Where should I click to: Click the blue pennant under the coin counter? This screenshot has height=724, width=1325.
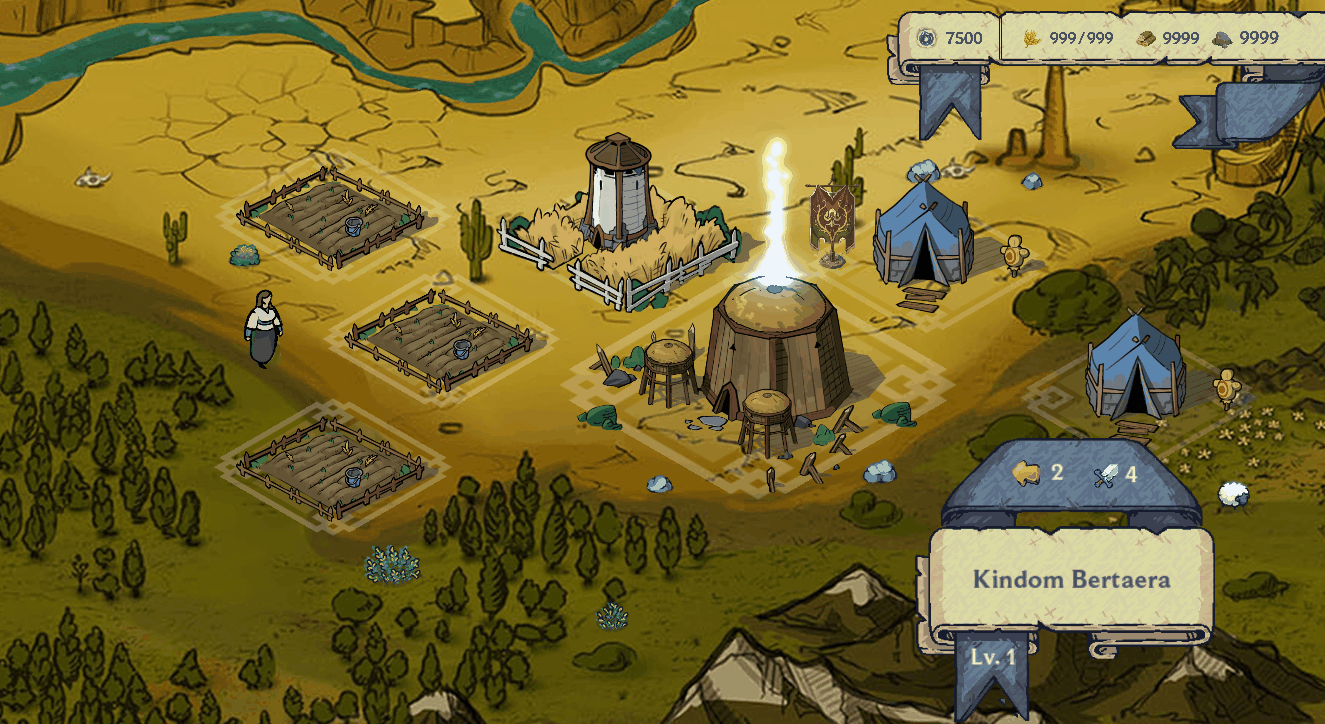949,99
